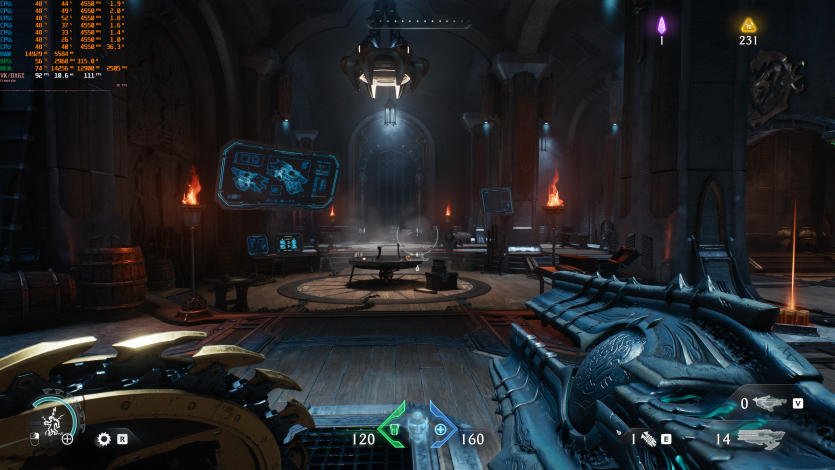Activate the gauntlet melee weapon icon
Screen dimensions: 835x470
(647, 437)
